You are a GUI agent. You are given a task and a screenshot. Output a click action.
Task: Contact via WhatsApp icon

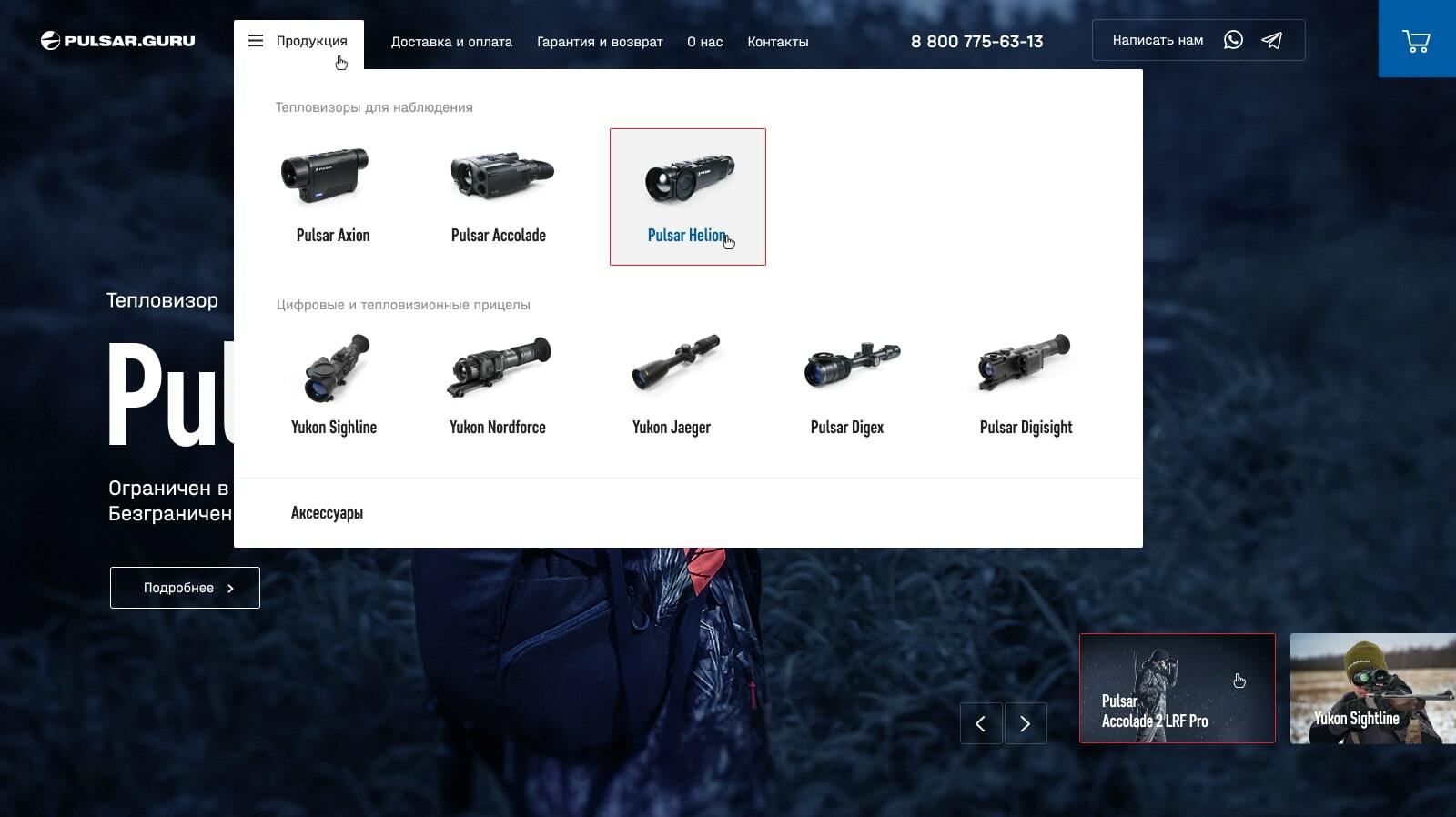[1233, 40]
